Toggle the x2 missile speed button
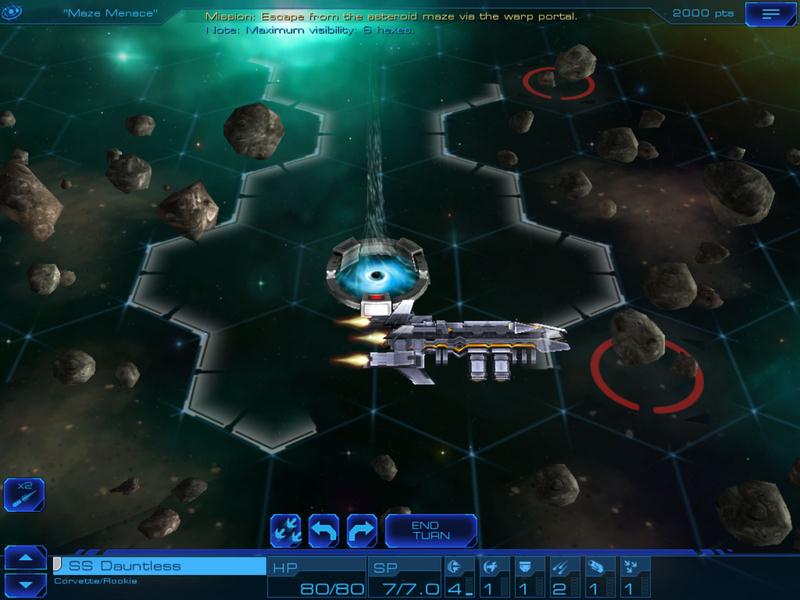The height and width of the screenshot is (600, 800). point(24,495)
